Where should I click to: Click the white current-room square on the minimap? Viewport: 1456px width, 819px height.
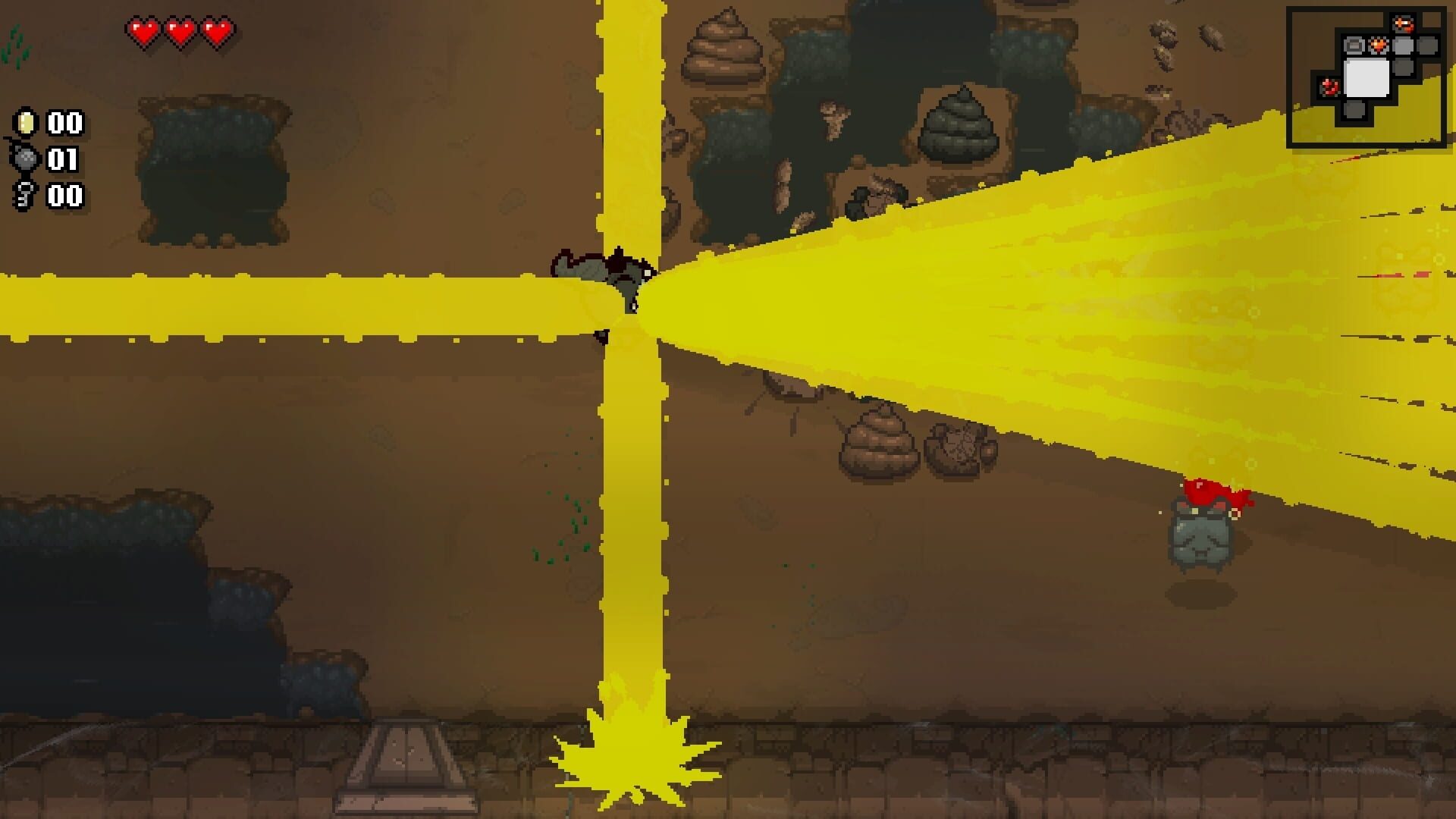pyautogui.click(x=1367, y=78)
